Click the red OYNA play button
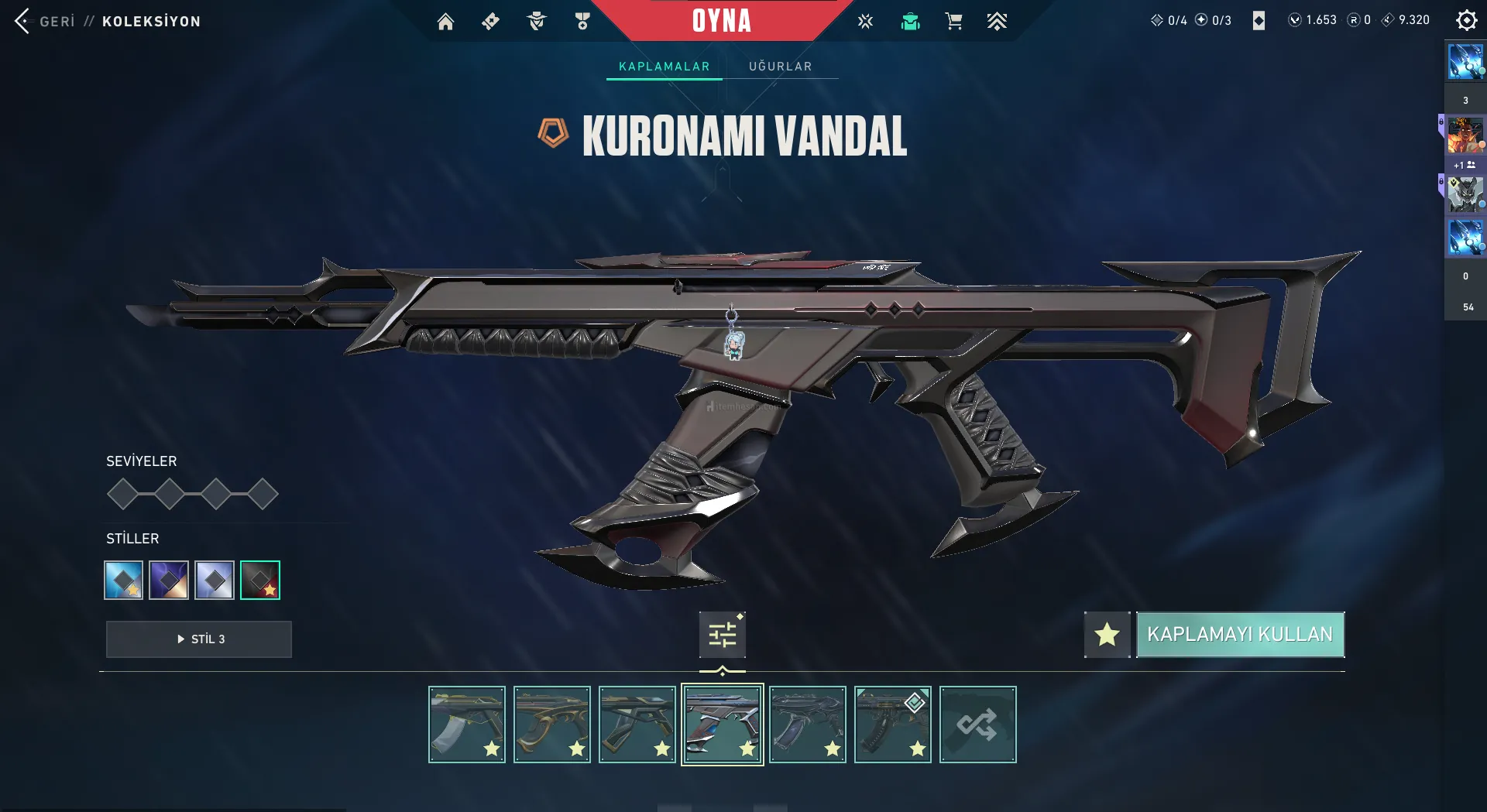Image resolution: width=1487 pixels, height=812 pixels. point(721,21)
